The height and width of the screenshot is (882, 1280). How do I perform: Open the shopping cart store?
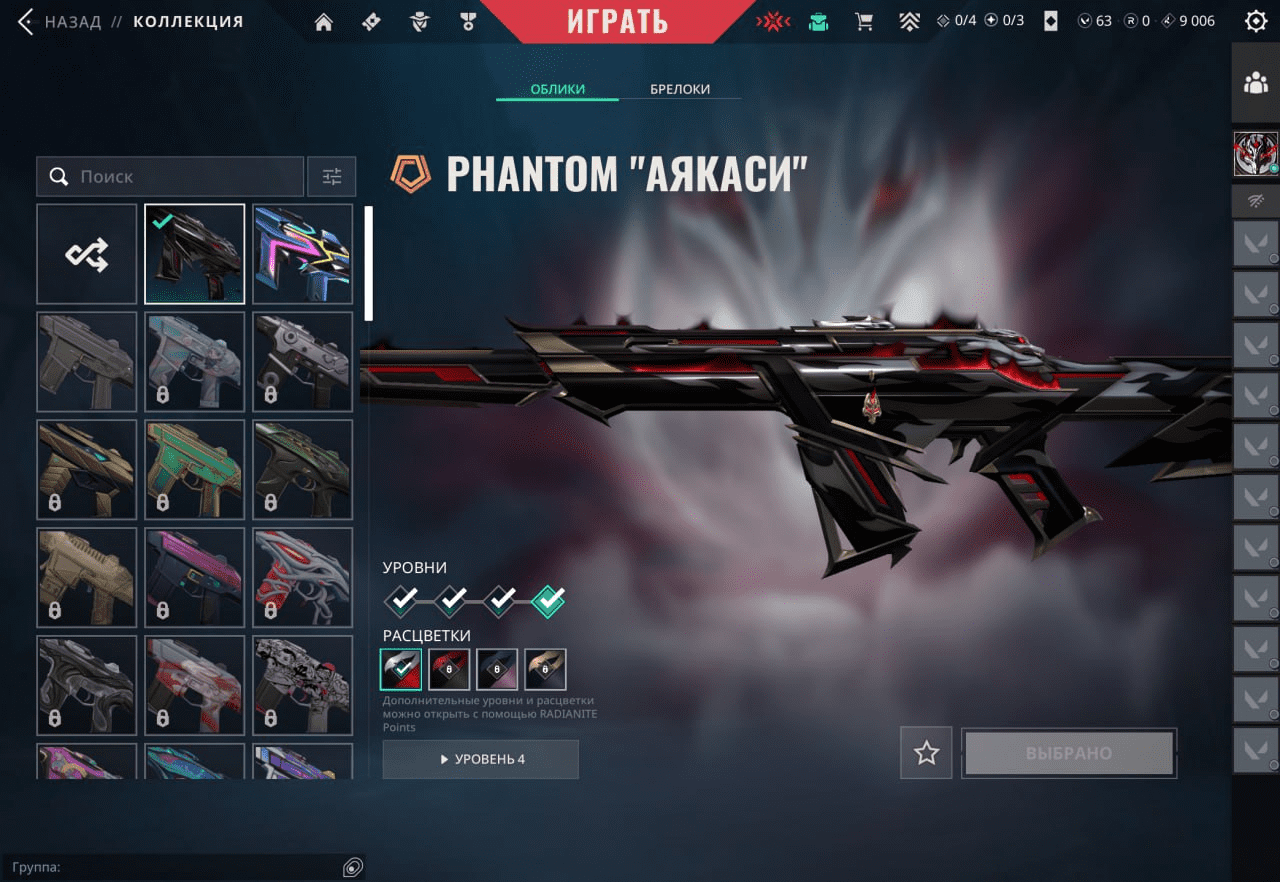pos(864,21)
